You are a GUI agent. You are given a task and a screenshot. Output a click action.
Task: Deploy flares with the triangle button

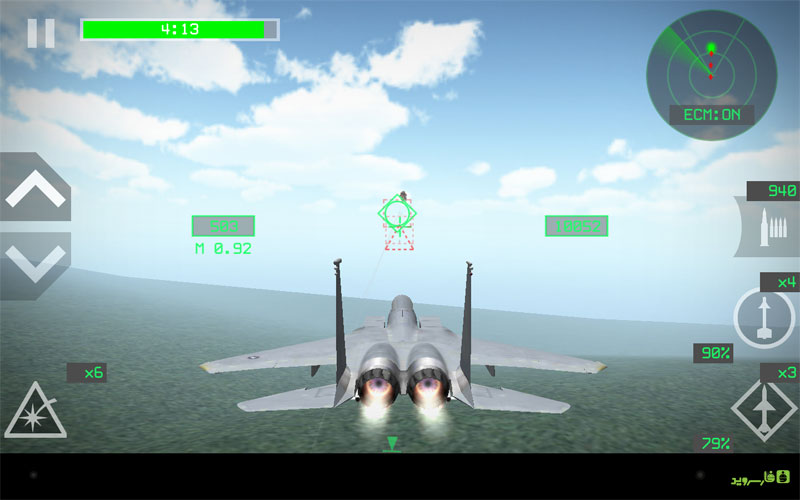[35, 410]
